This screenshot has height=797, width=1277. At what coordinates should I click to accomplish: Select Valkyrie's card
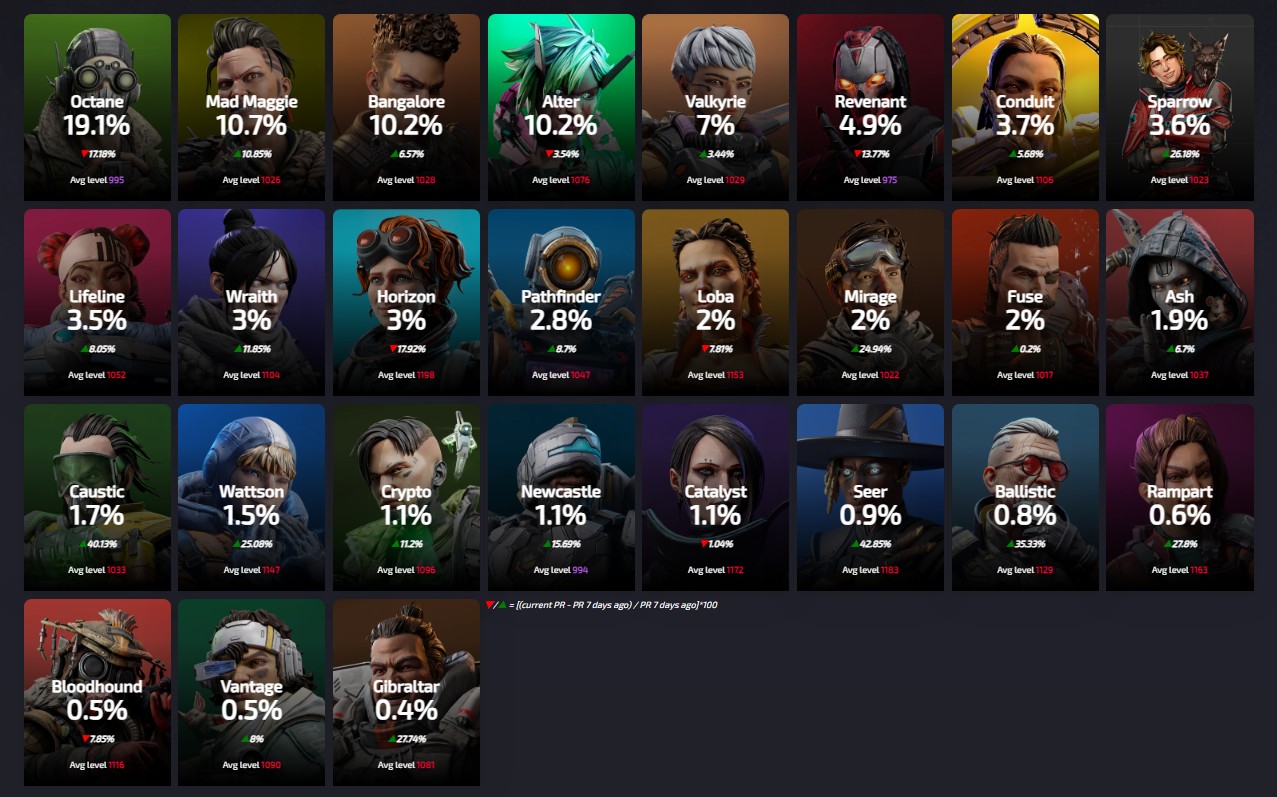point(715,107)
